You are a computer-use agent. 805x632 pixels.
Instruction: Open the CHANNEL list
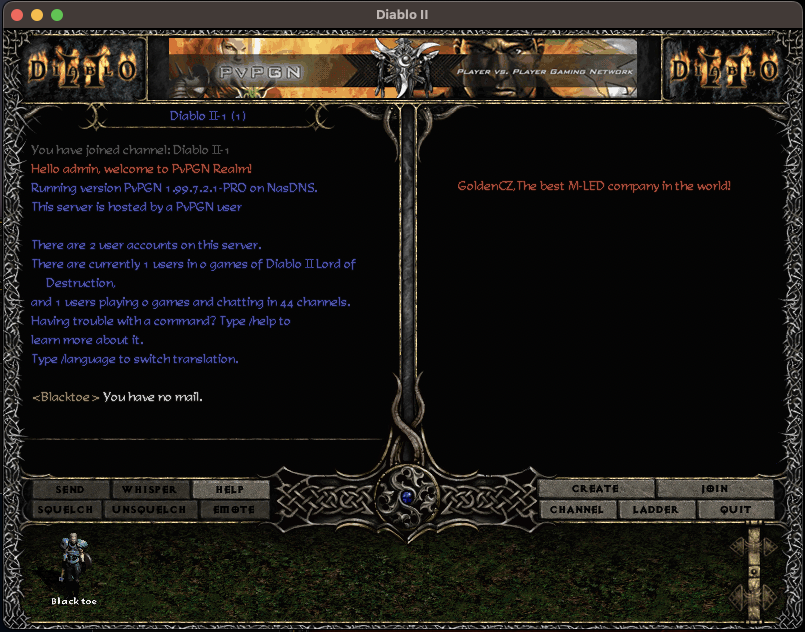577,510
